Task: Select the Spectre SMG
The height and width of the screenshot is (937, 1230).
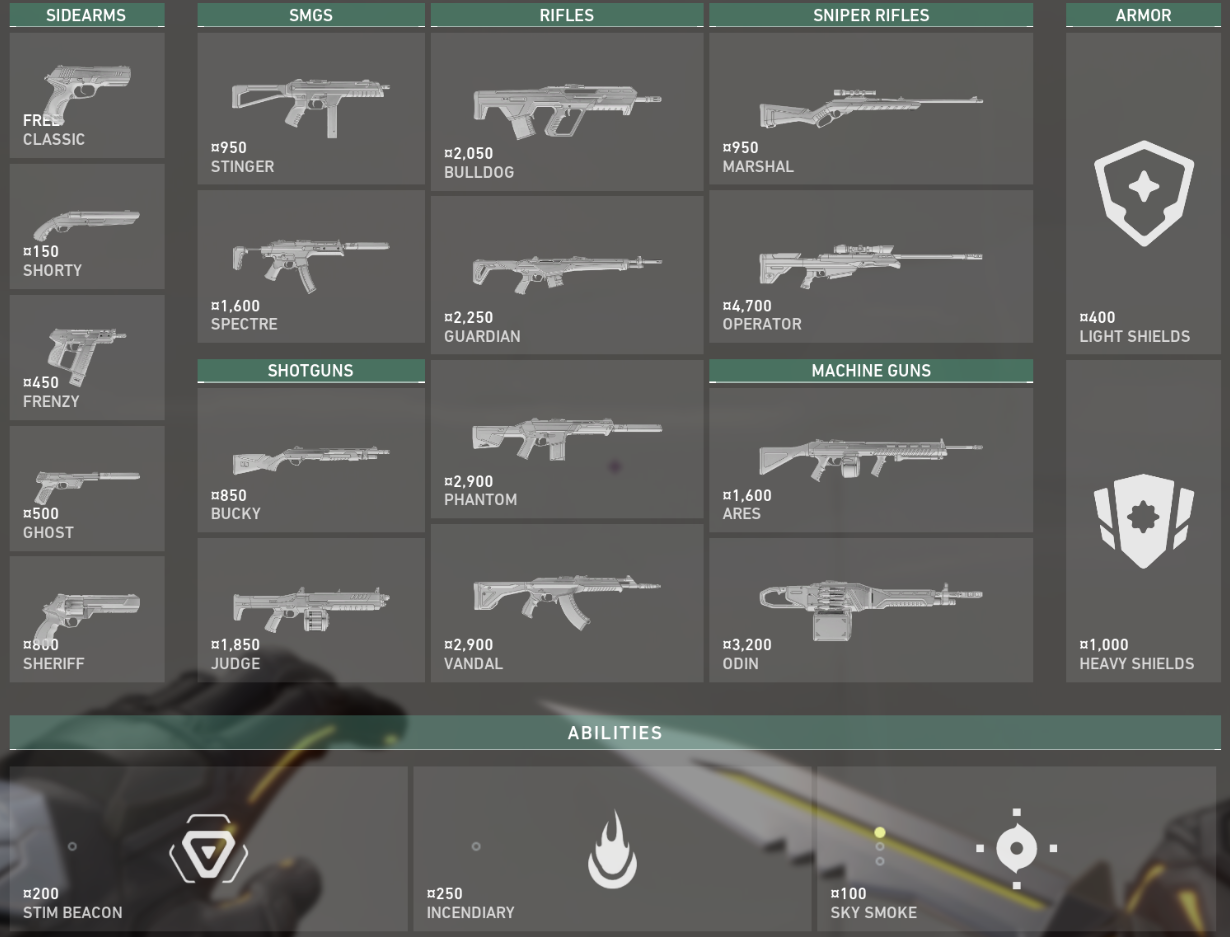Action: [311, 266]
